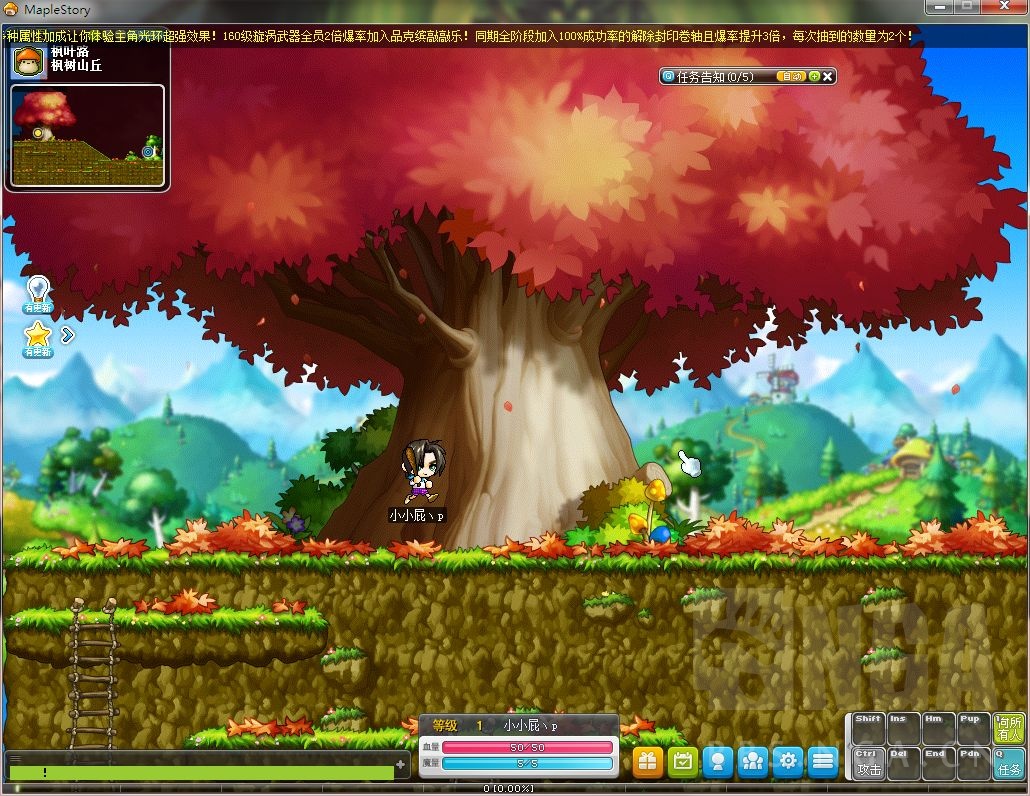The width and height of the screenshot is (1030, 796).
Task: Close the 任务告知 quest tracker
Action: (x=828, y=76)
